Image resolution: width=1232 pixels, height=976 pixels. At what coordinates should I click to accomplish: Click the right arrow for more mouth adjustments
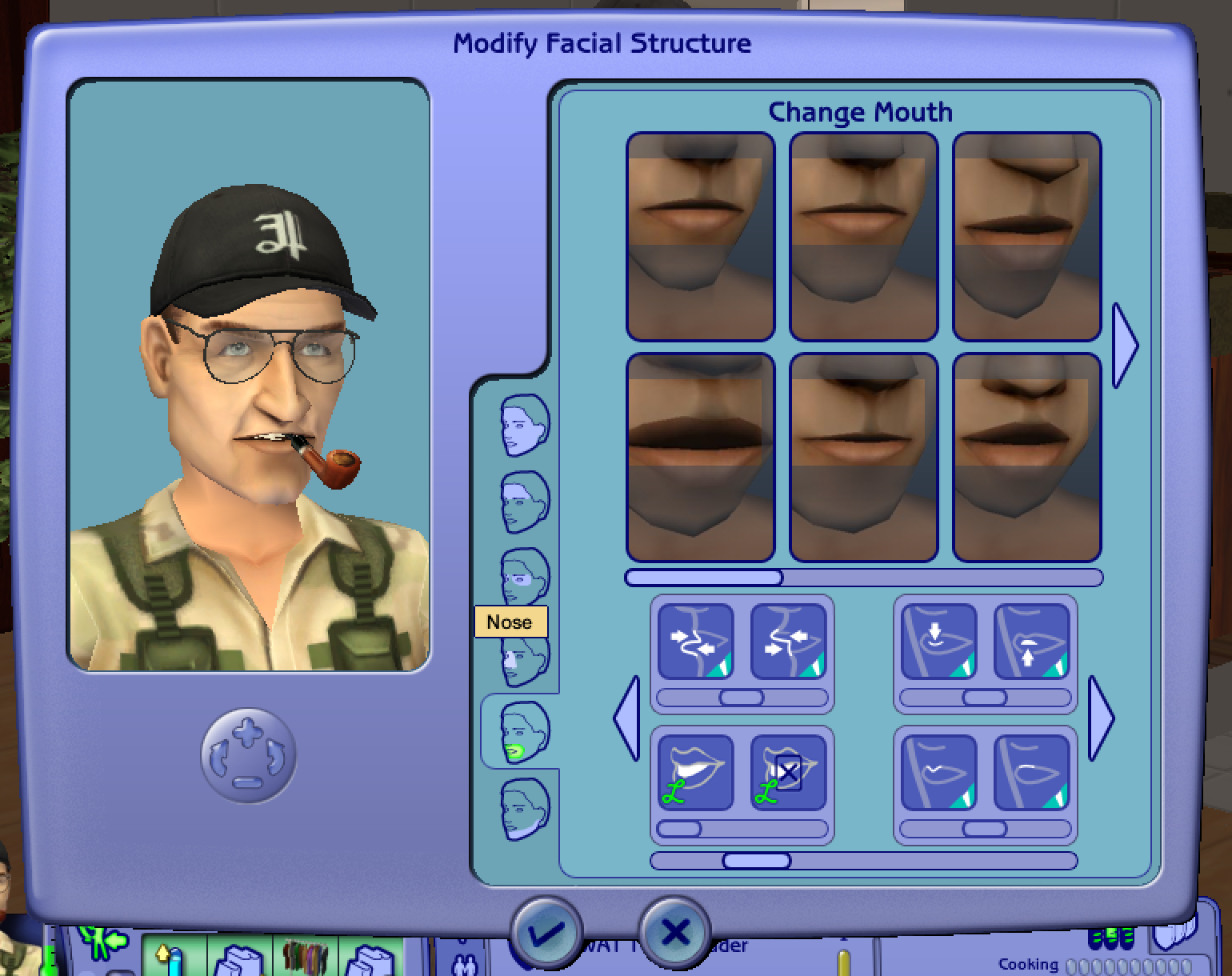tap(1102, 718)
